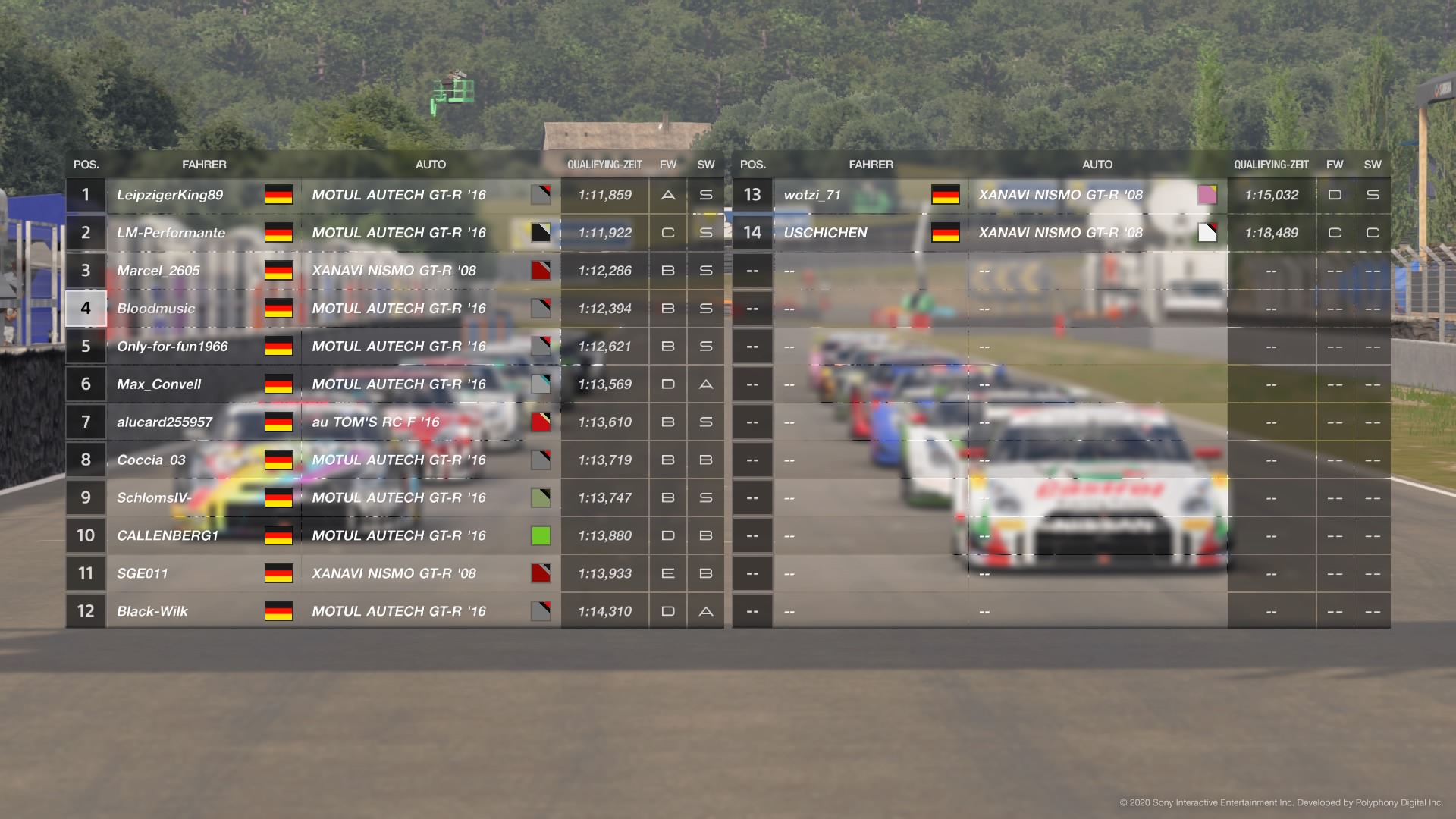Open the AUTO column sorter
Image resolution: width=1456 pixels, height=819 pixels.
pos(431,164)
